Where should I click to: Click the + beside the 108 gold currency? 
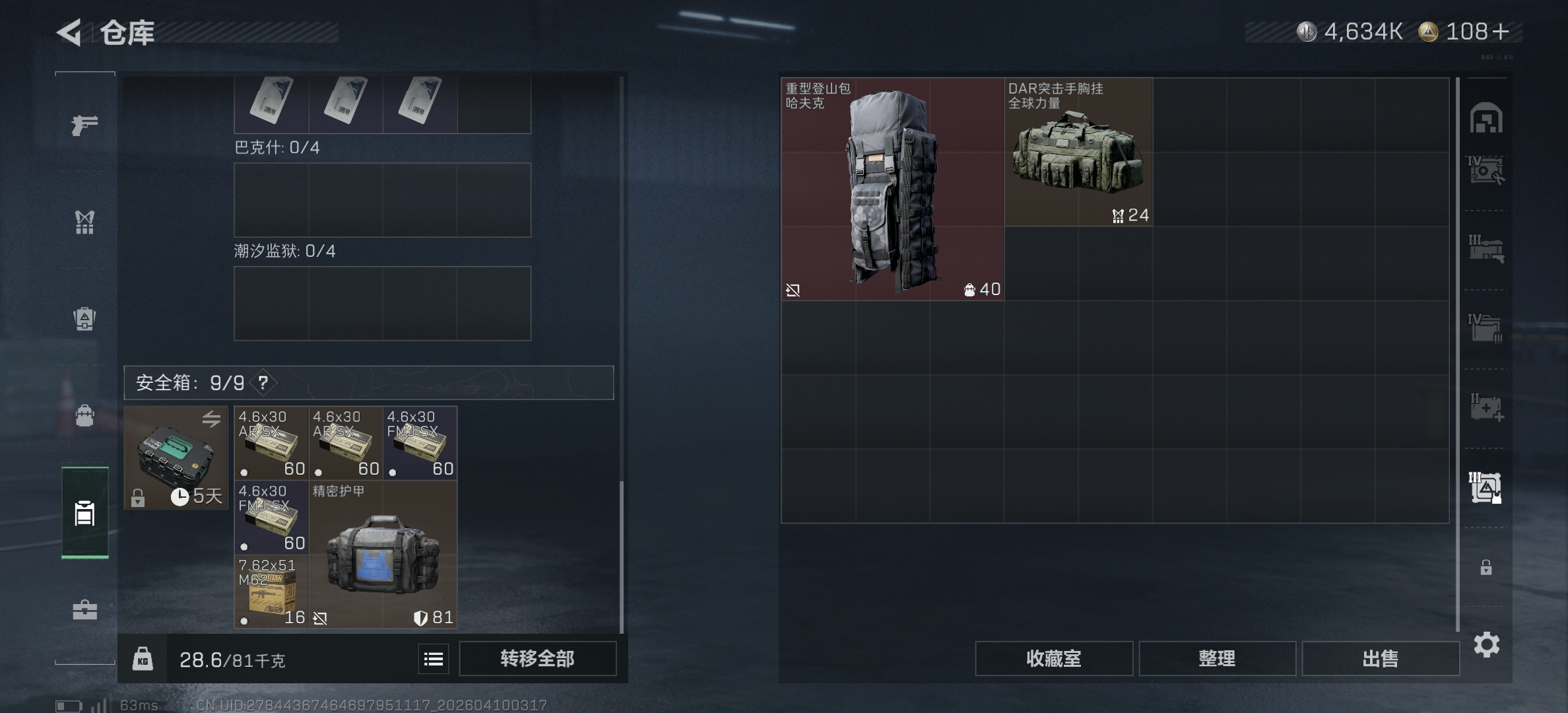[x=1499, y=32]
